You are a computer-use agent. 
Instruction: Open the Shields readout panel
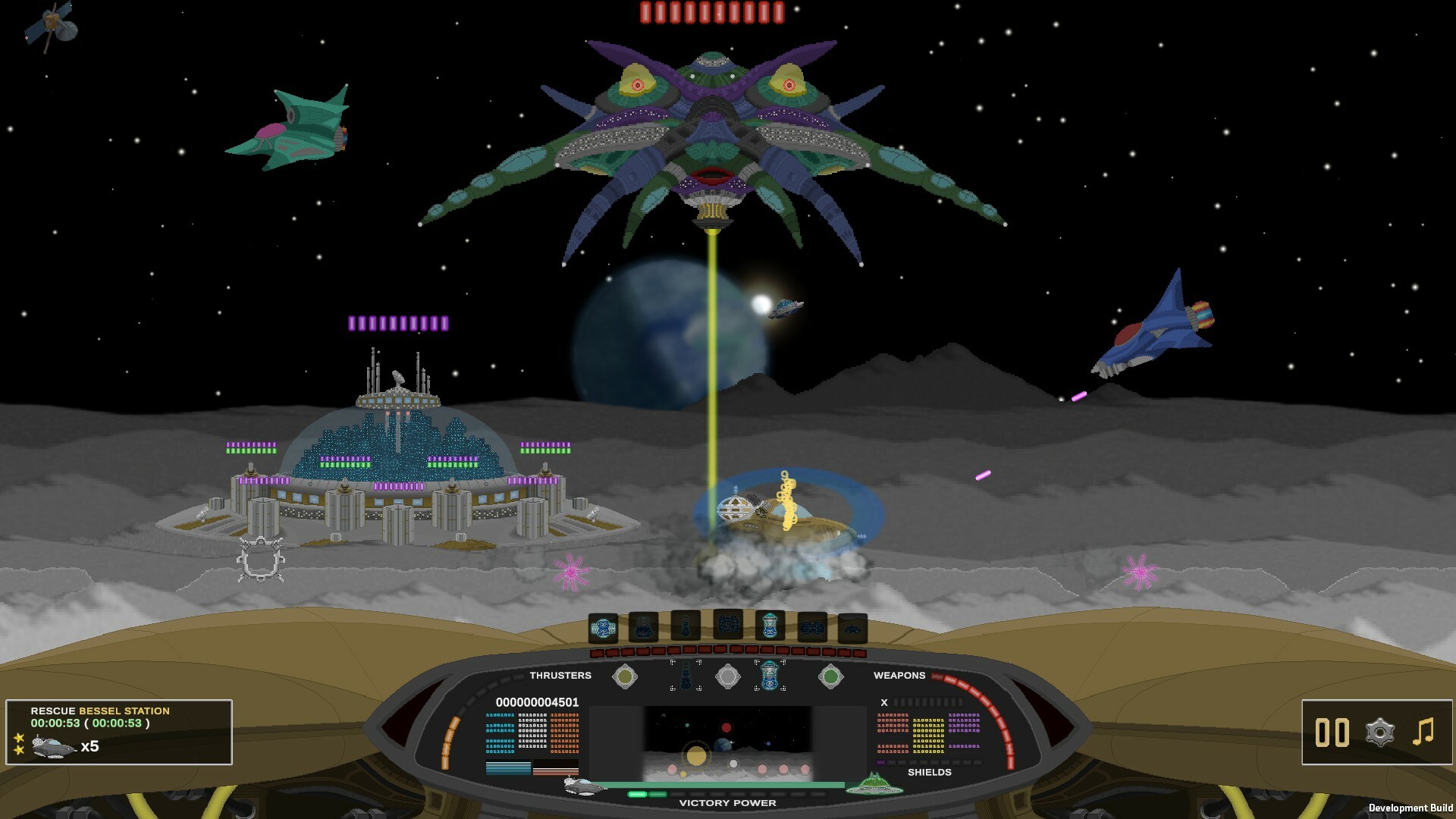(930, 772)
